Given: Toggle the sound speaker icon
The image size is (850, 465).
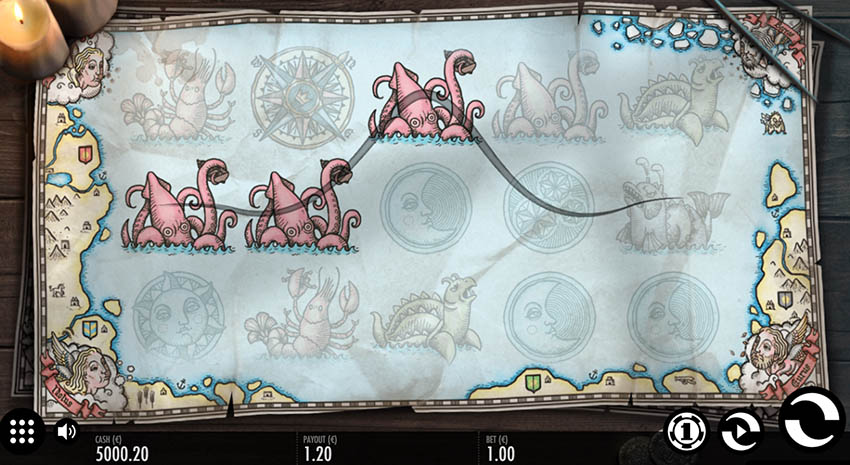Looking at the screenshot, I should (66, 432).
